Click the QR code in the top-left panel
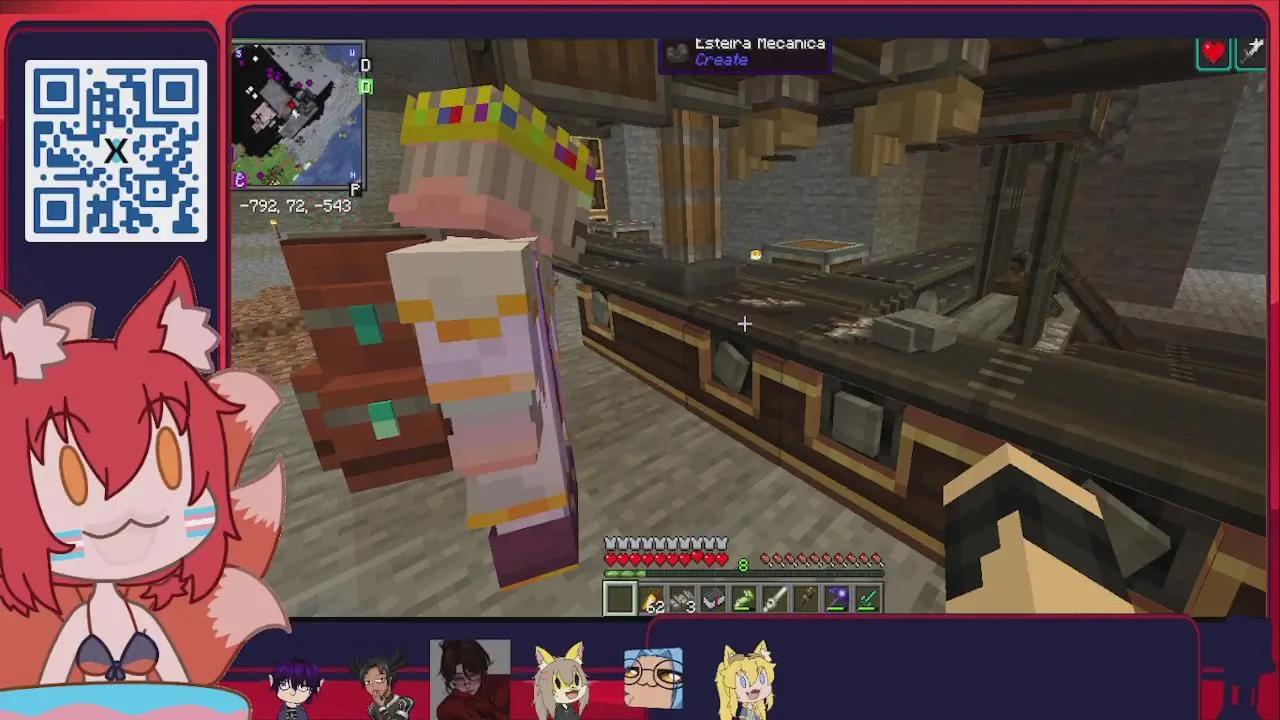This screenshot has width=1280, height=720. pos(115,148)
